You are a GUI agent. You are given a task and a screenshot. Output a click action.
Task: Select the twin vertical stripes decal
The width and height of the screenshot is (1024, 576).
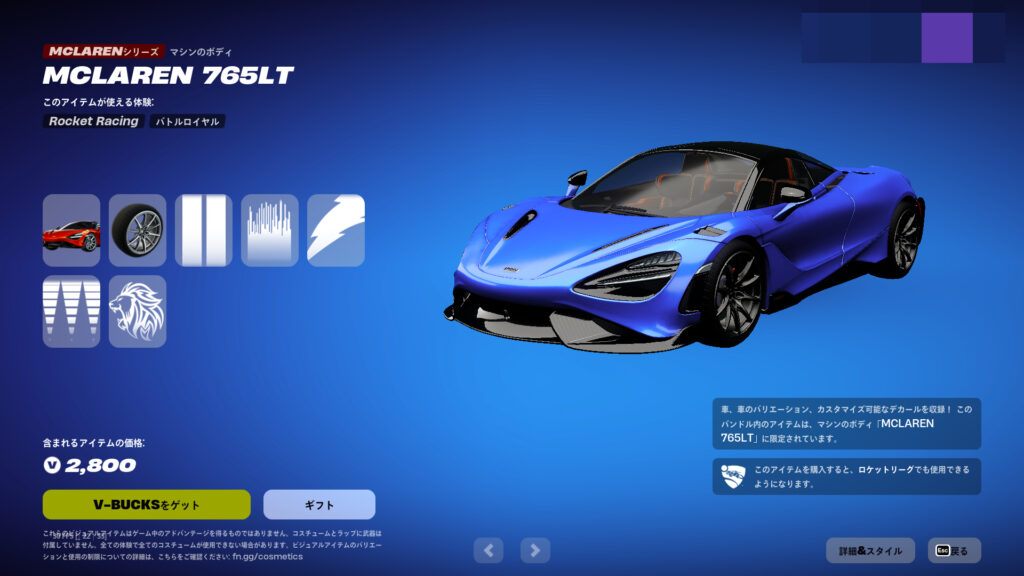pos(203,230)
